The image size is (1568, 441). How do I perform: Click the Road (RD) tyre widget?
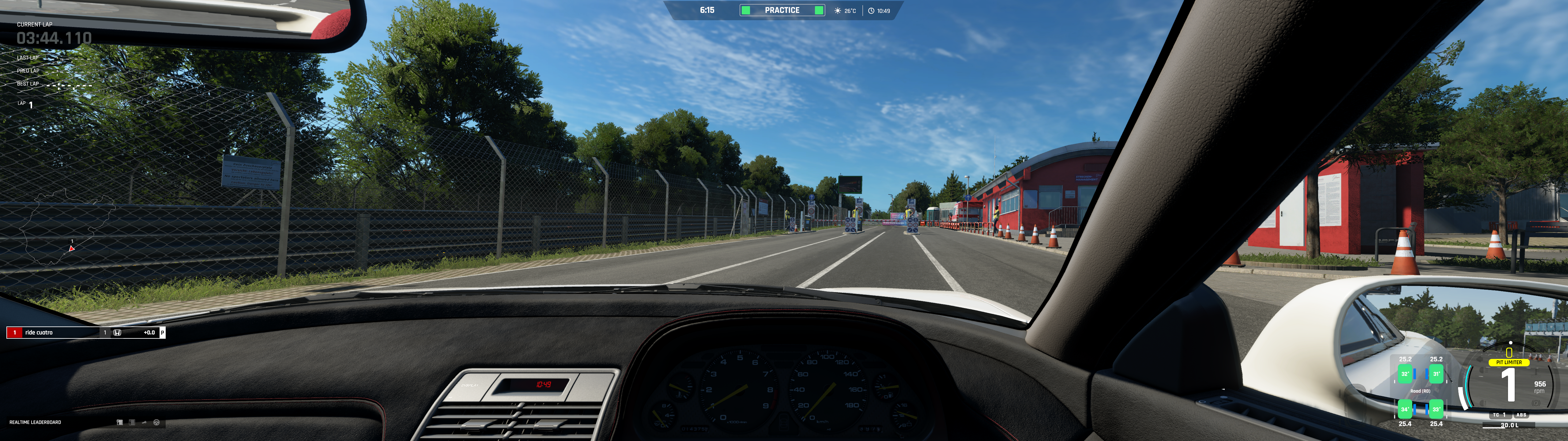(x=1420, y=391)
